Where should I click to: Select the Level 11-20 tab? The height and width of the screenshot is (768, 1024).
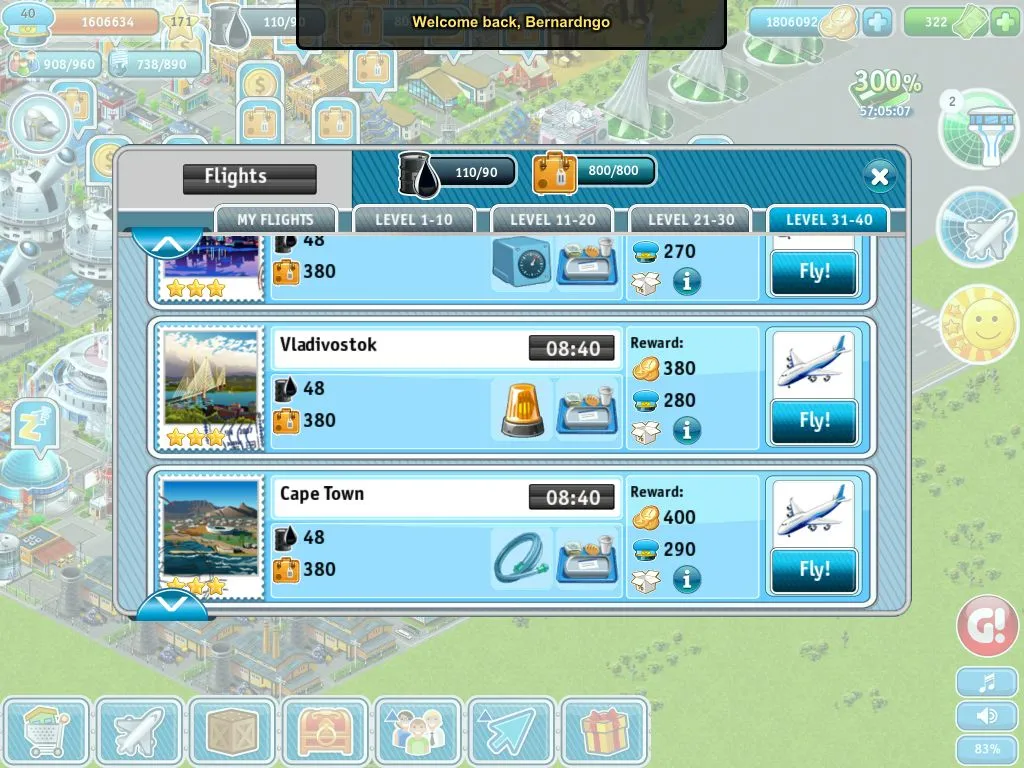pyautogui.click(x=552, y=220)
